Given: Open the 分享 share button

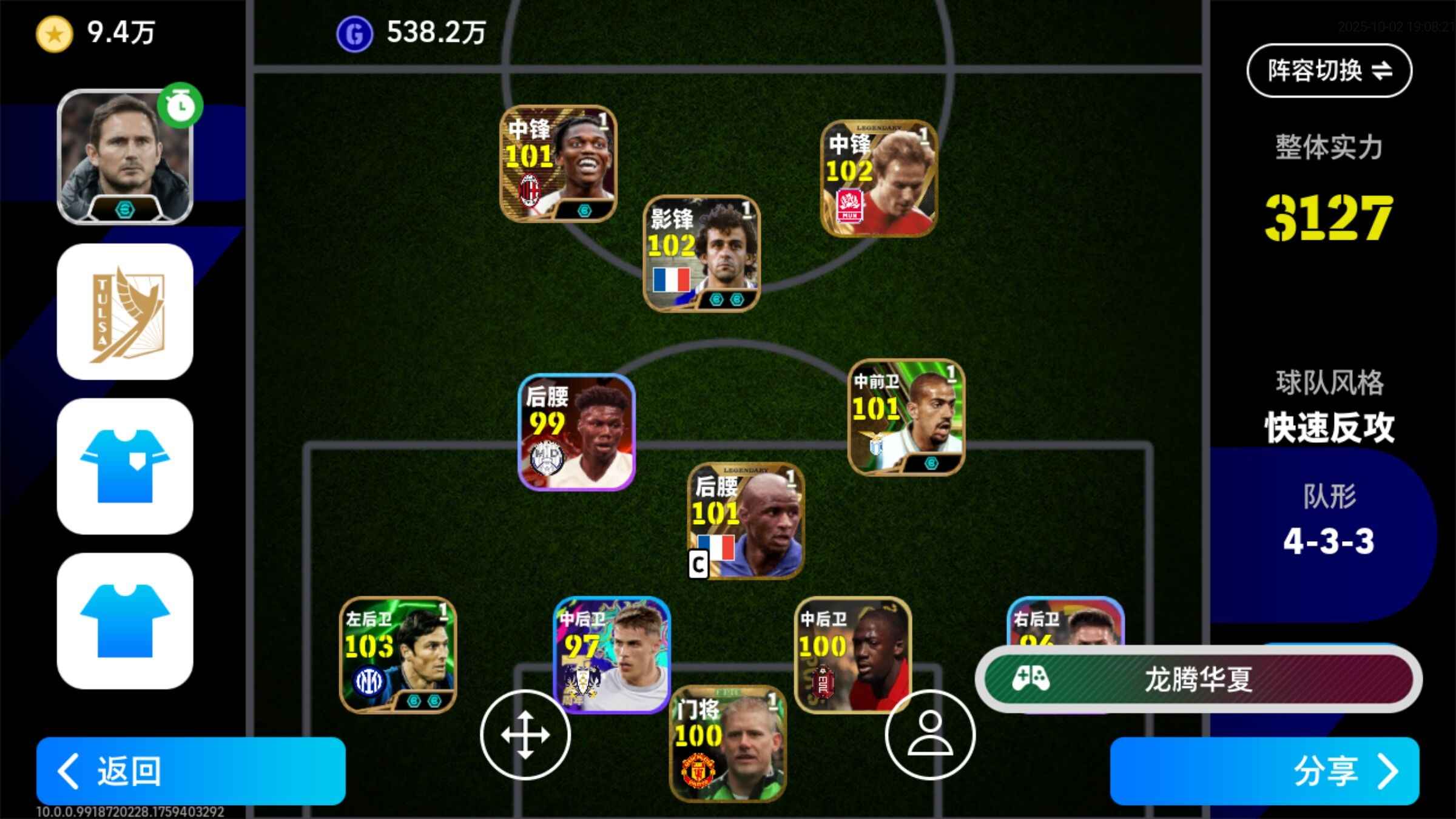Looking at the screenshot, I should point(1264,770).
